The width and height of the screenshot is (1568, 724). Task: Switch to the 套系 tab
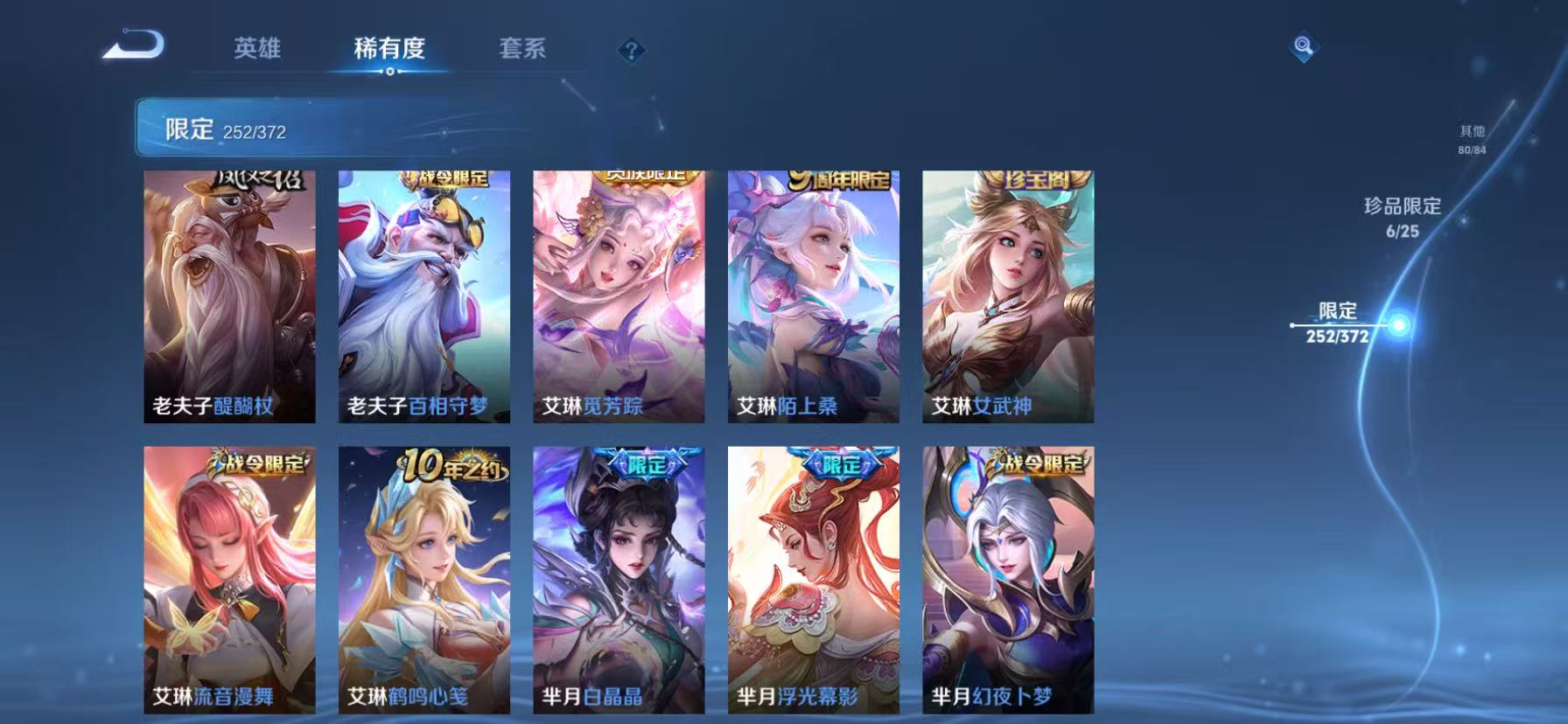click(521, 50)
